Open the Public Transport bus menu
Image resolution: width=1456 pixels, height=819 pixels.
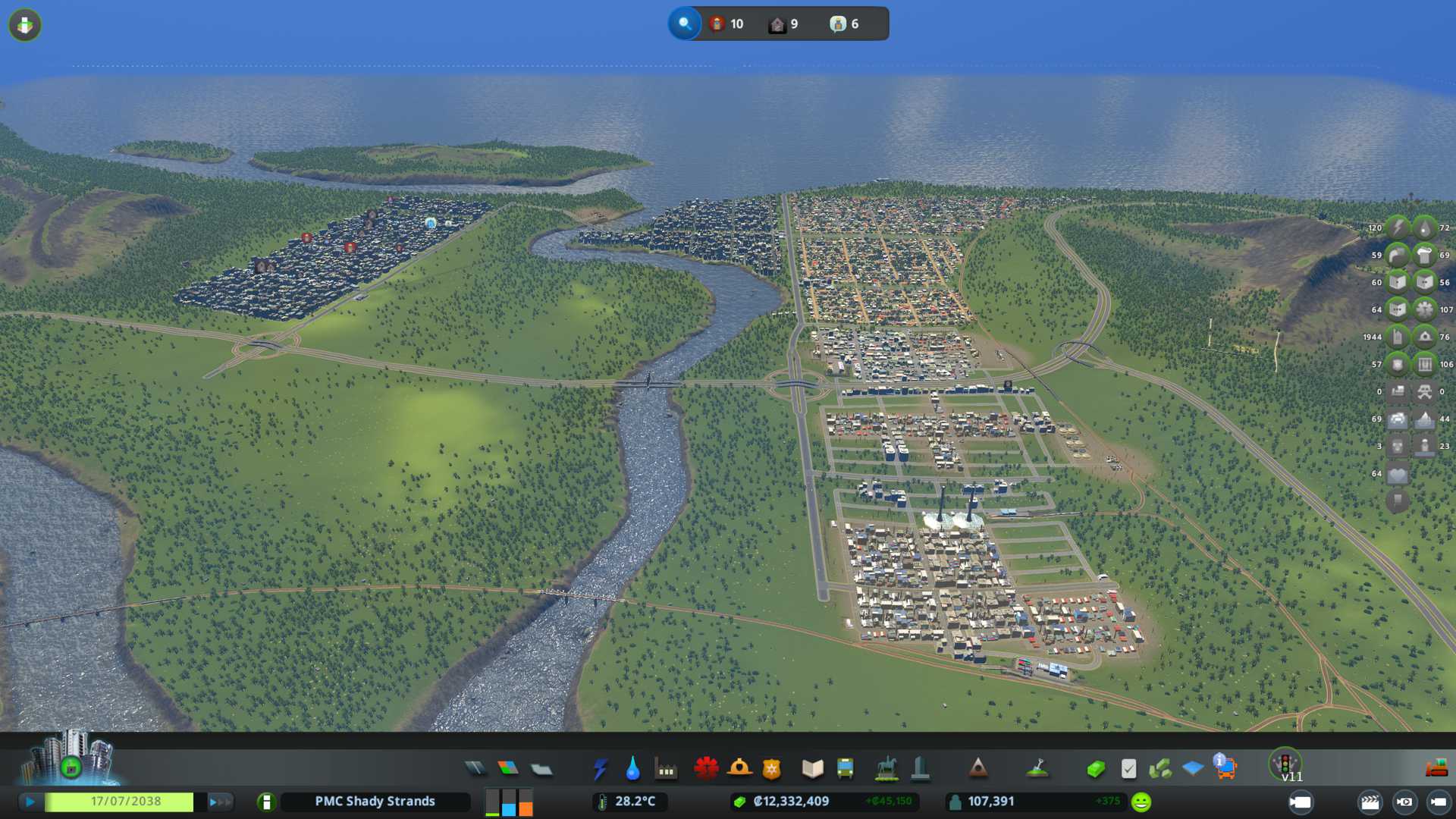[845, 769]
